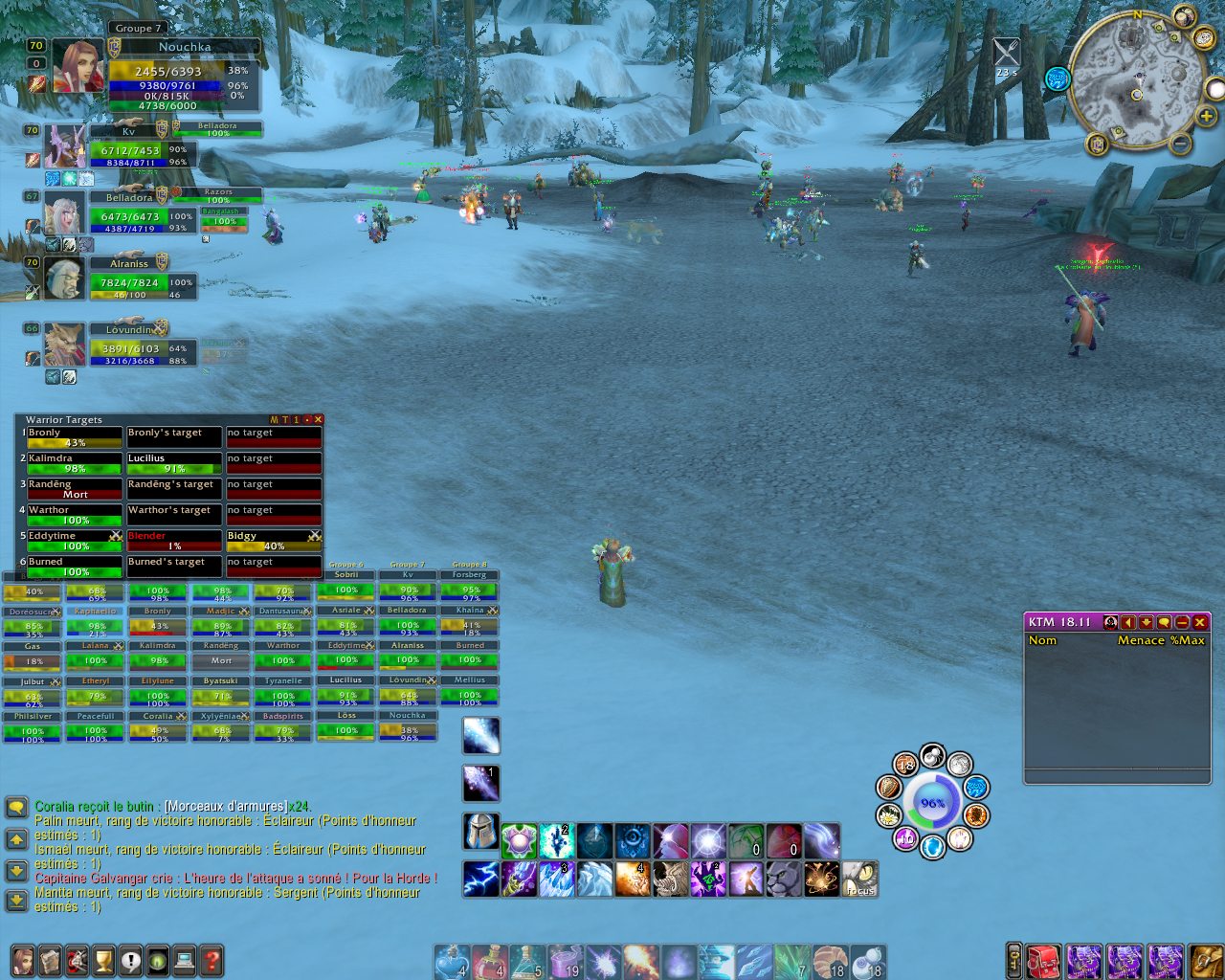The image size is (1225, 980).
Task: Select Kalimdra in Warrior Targets list
Action: coord(75,463)
